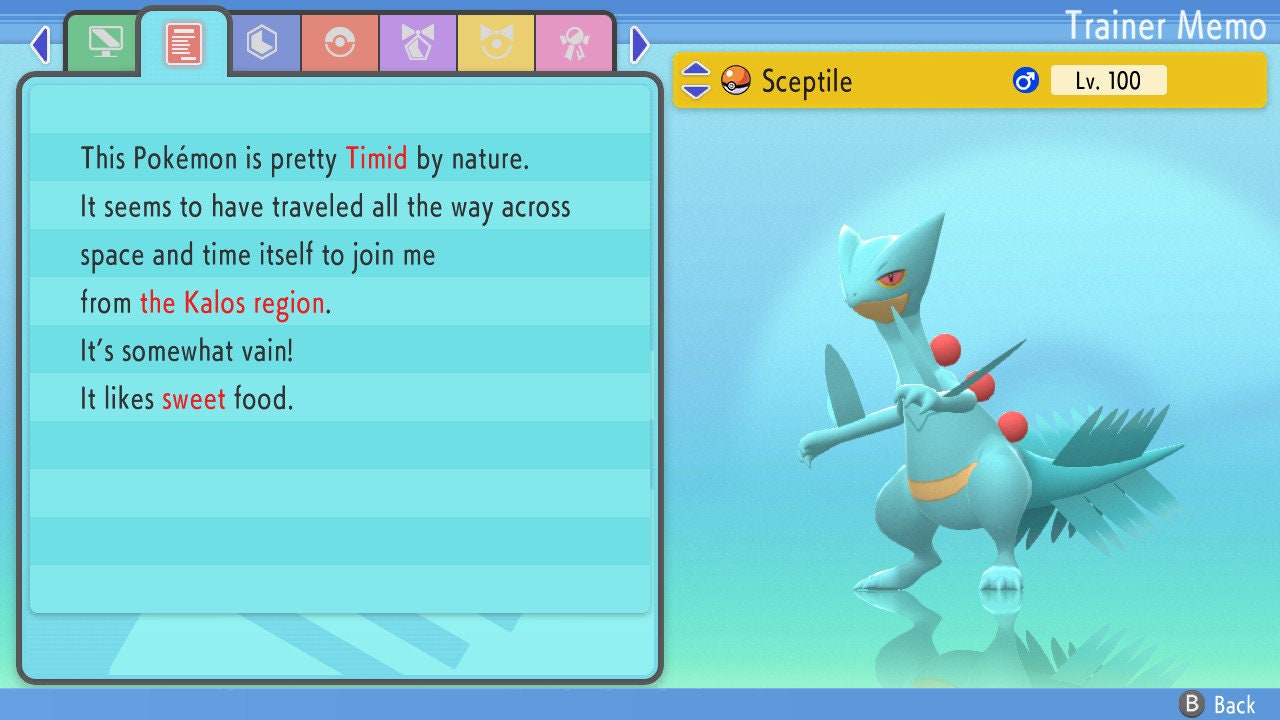Switch to the orange Poké Ball tab
The height and width of the screenshot is (720, 1280).
click(340, 43)
